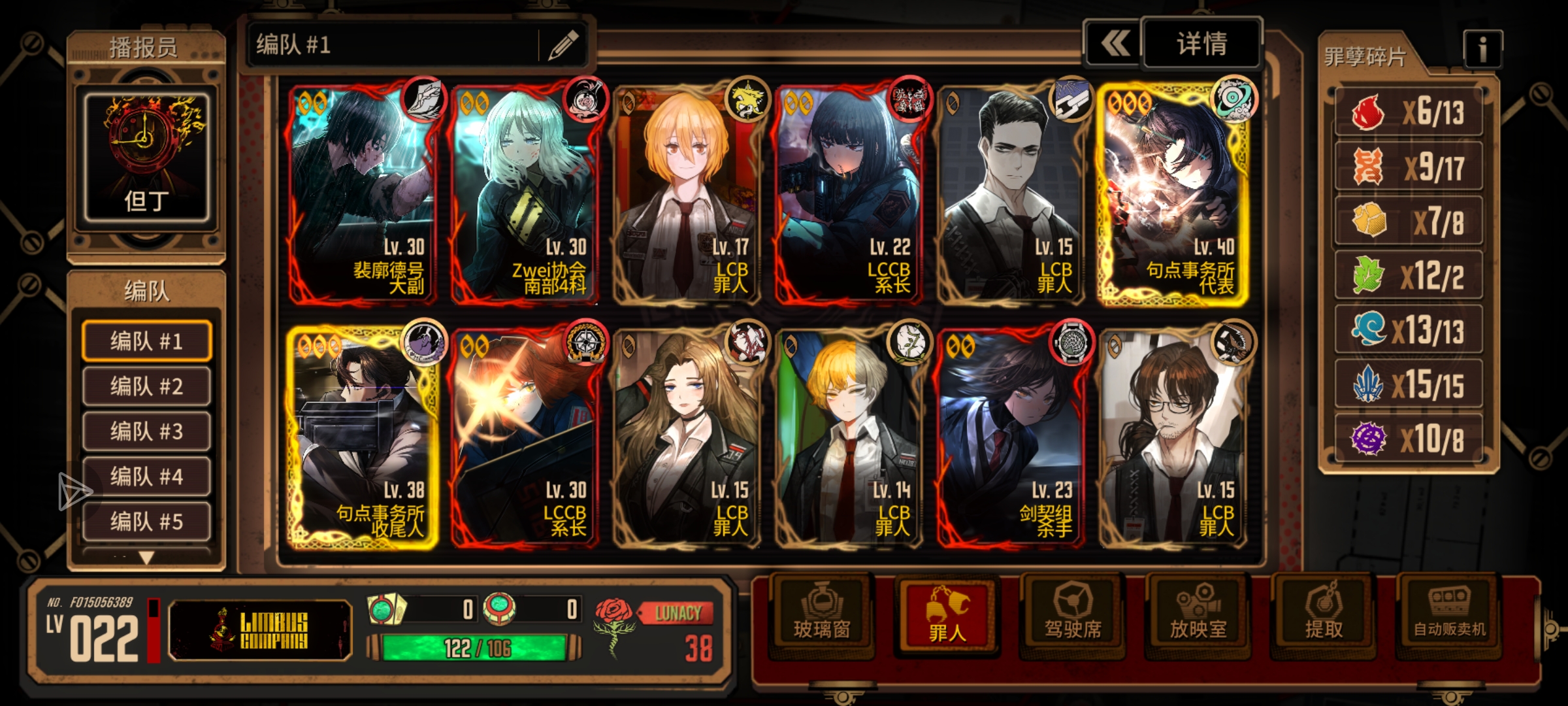Image resolution: width=1568 pixels, height=706 pixels.
Task: Select the 但丁 announcer portrait
Action: point(146,157)
